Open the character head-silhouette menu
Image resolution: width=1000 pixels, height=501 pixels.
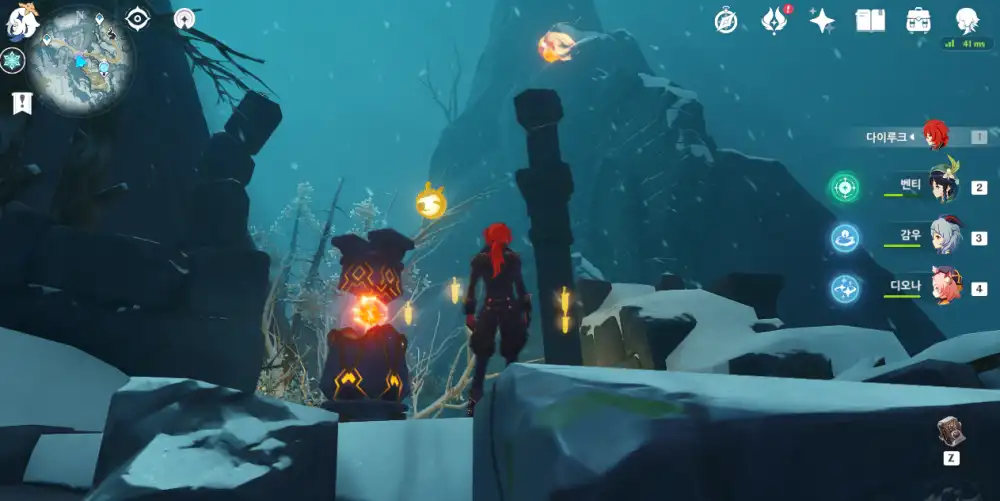click(966, 20)
